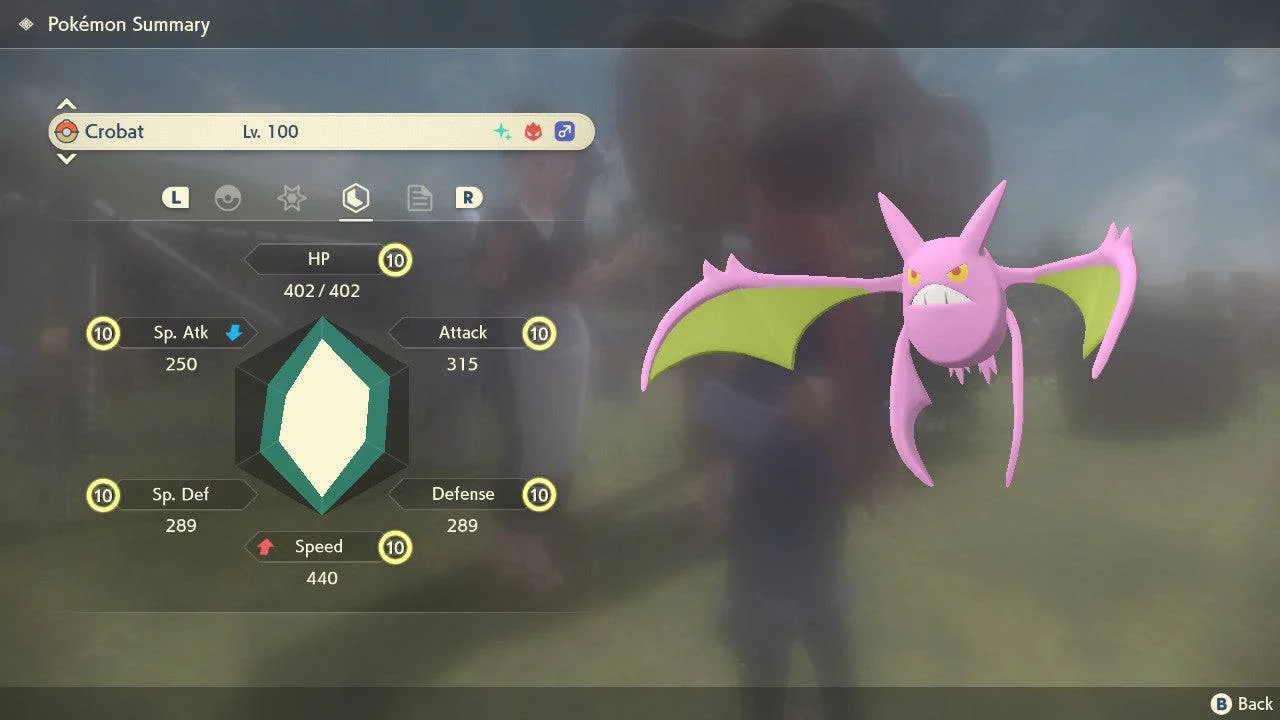Switch to the Poké Ball summary tab
Image resolution: width=1280 pixels, height=720 pixels.
tap(228, 198)
